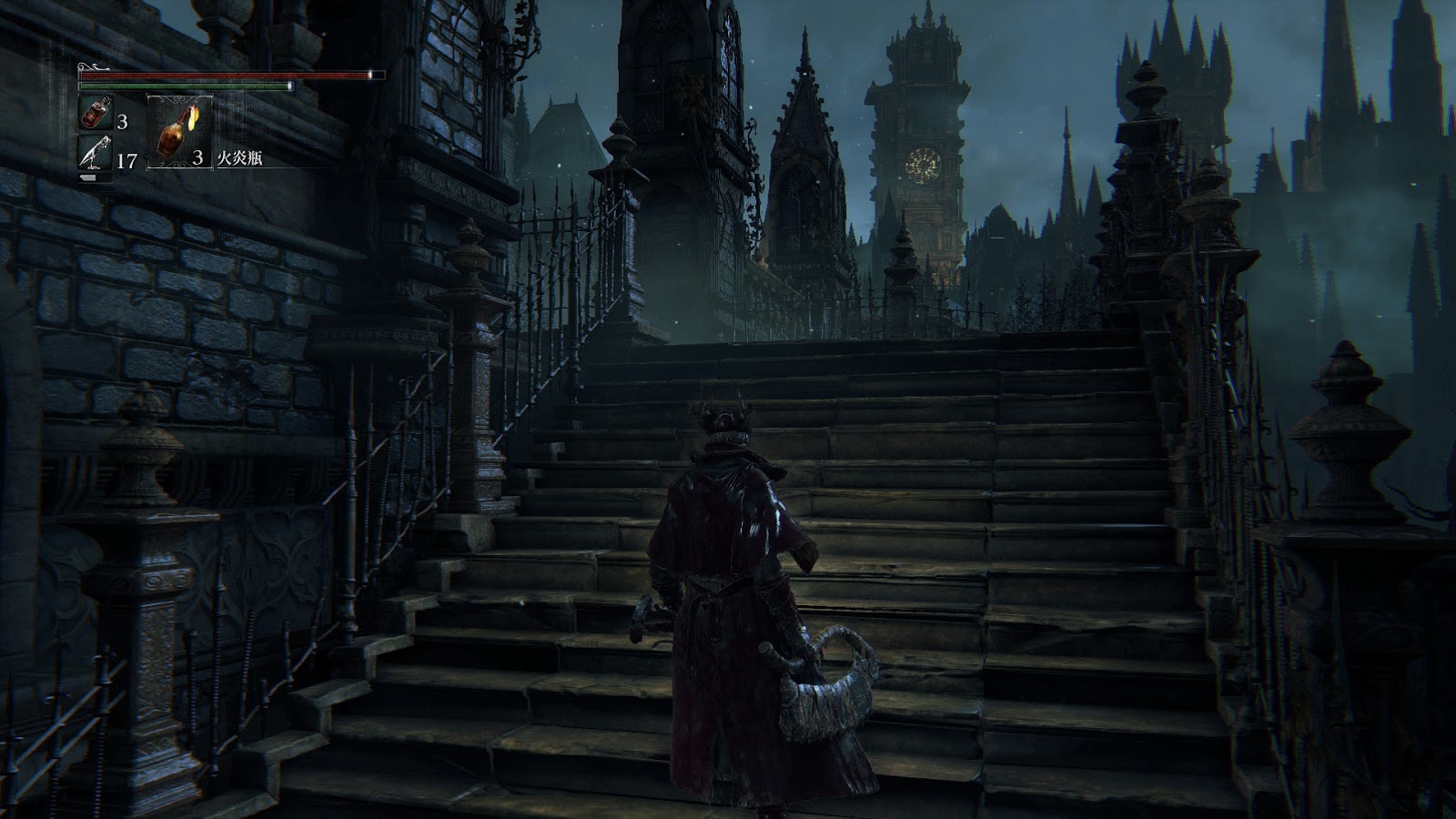Click the Molotov quantity number 3

pos(198,157)
